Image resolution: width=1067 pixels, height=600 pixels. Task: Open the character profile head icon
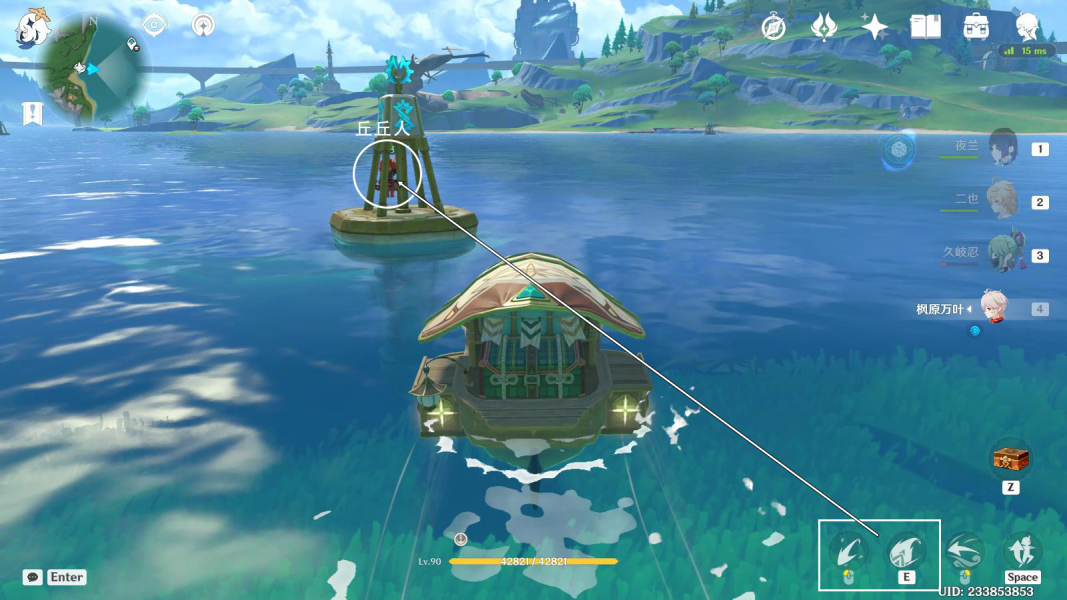pos(1027,27)
